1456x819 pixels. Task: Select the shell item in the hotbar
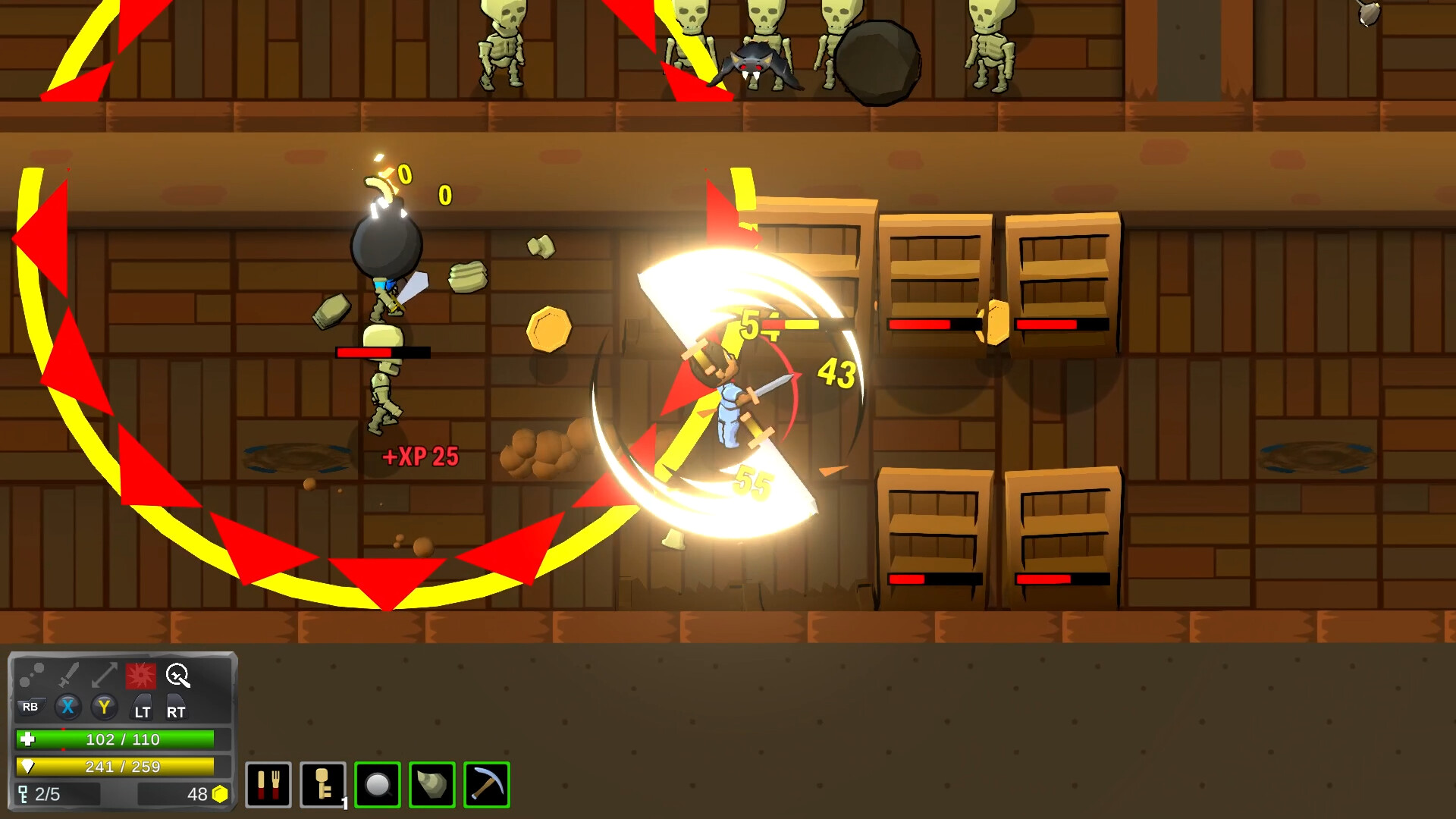pyautogui.click(x=431, y=786)
